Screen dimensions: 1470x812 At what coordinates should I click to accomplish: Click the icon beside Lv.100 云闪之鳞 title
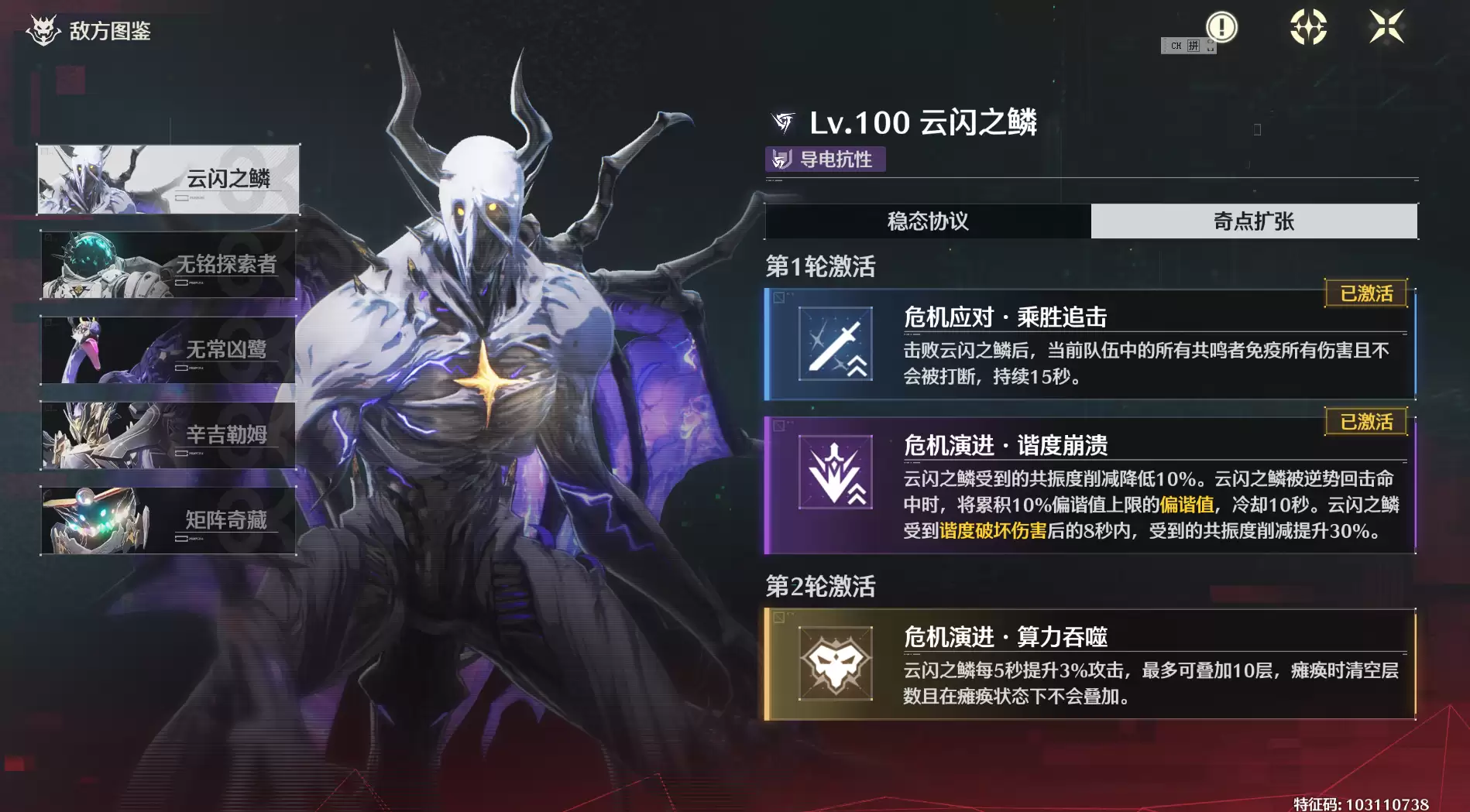pyautogui.click(x=782, y=121)
